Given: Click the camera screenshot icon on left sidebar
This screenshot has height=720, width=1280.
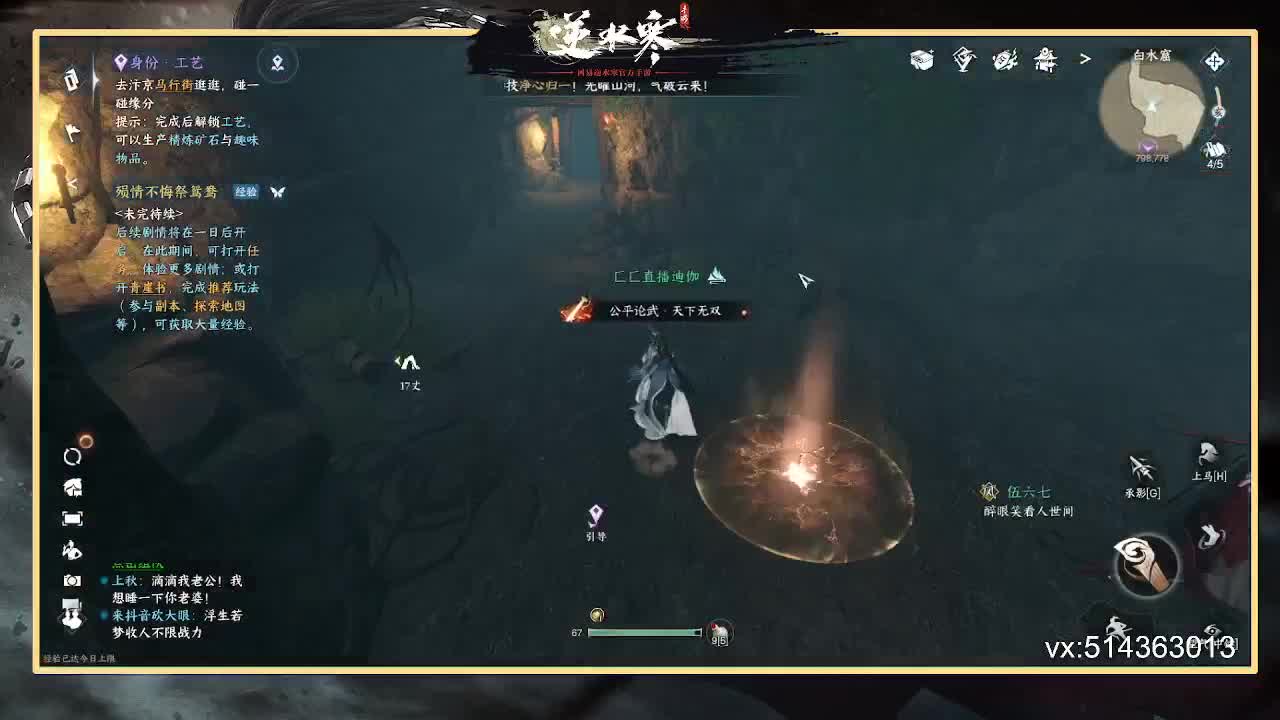Looking at the screenshot, I should [x=70, y=581].
